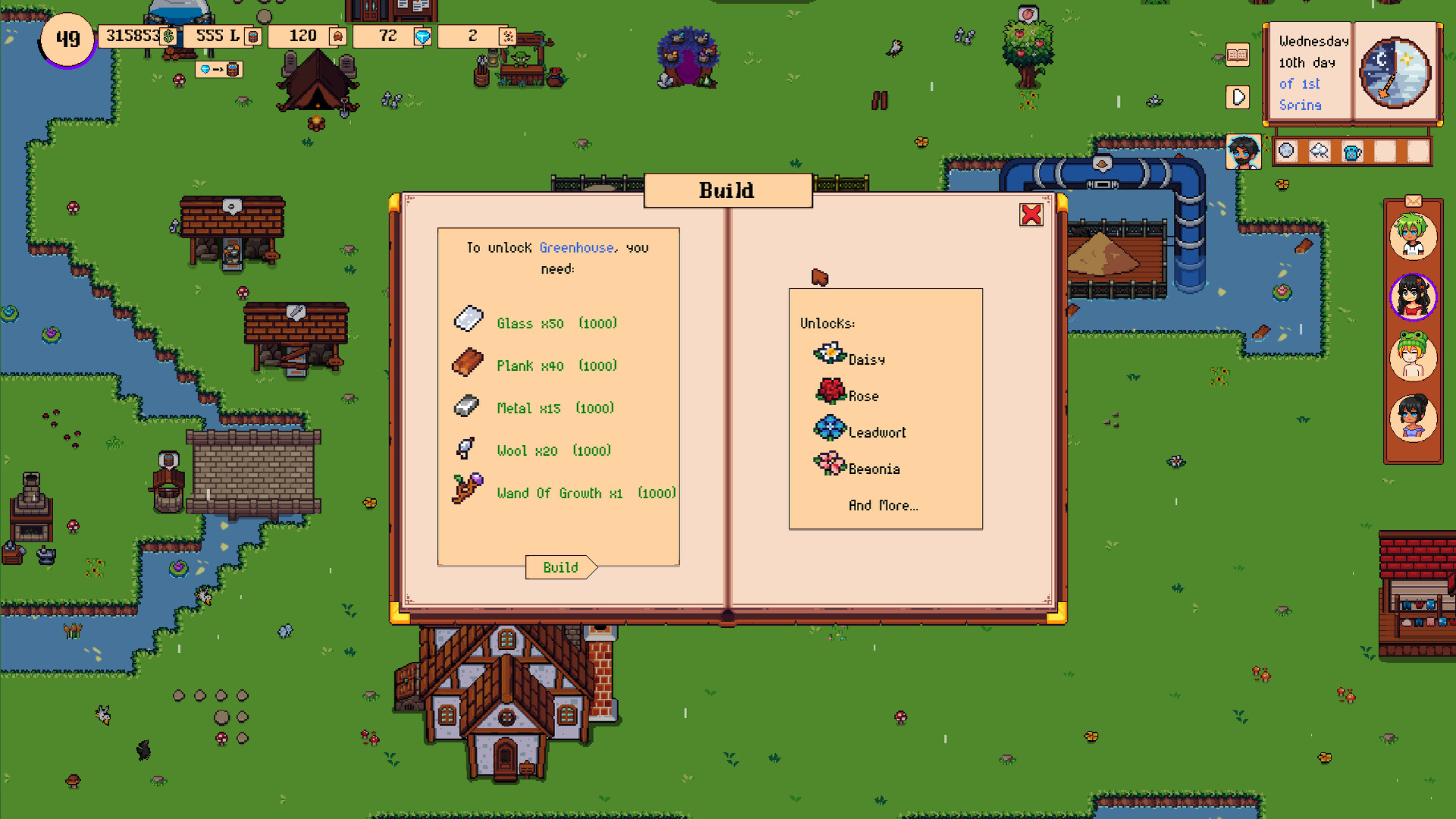Click the Glass requirement icon
1456x819 pixels.
[x=469, y=319]
